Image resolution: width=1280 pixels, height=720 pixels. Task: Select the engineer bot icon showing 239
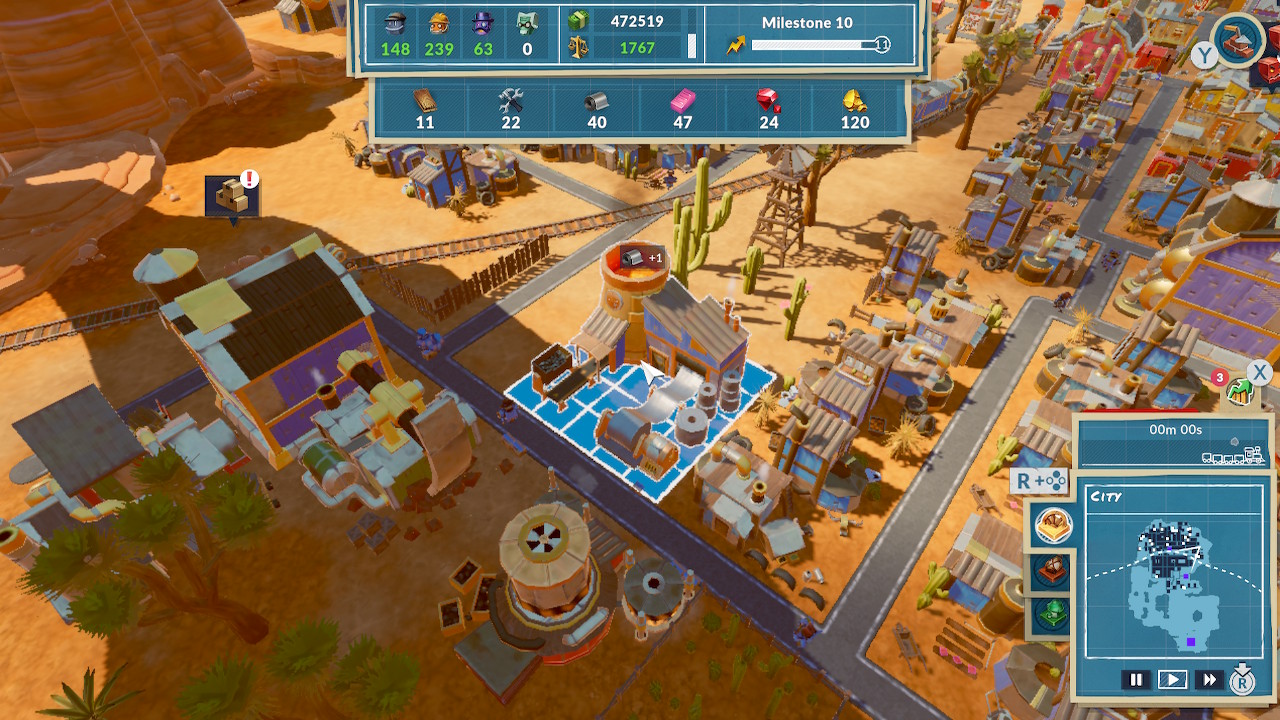[x=437, y=25]
